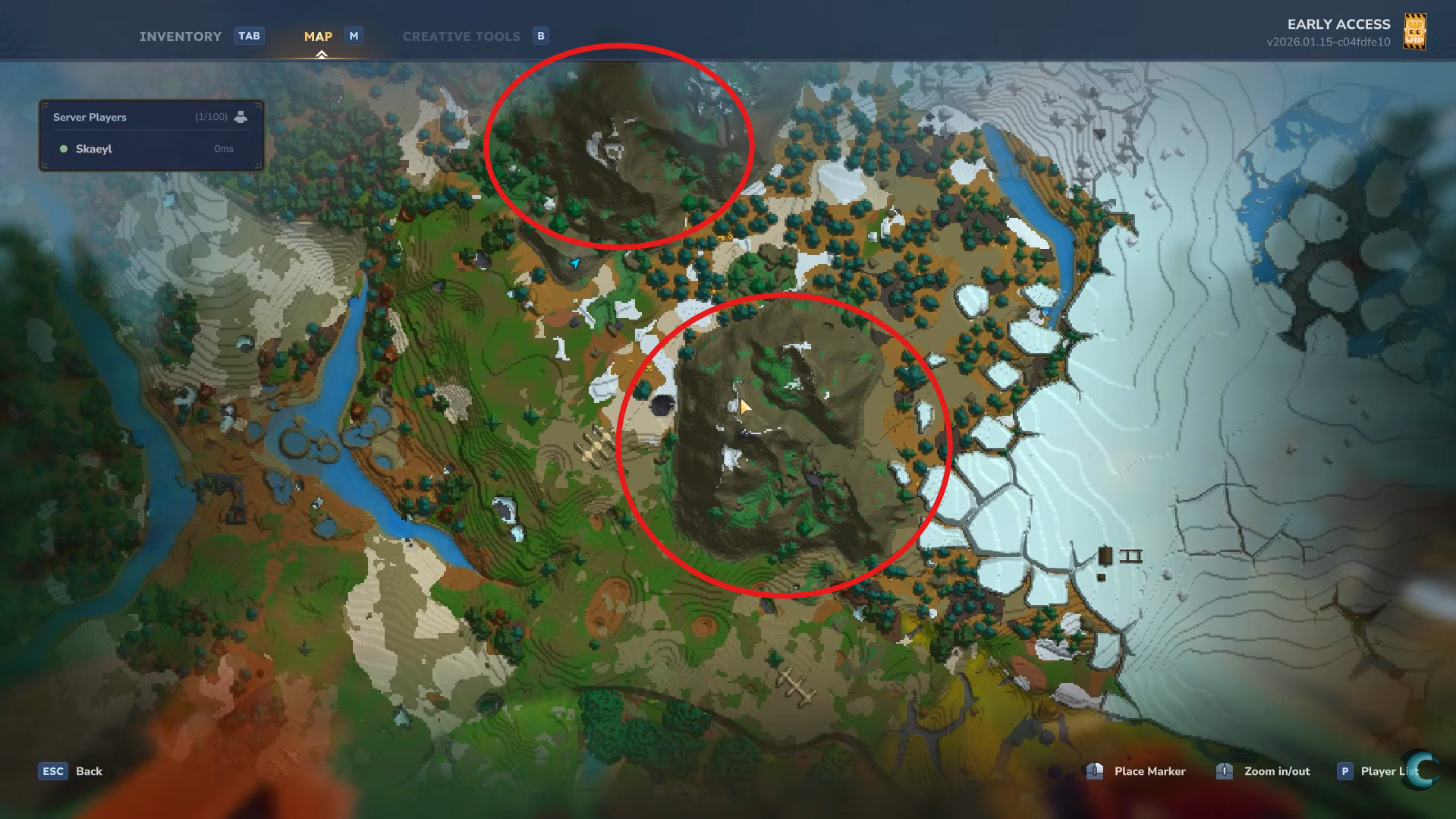Open the CREATIVE TOOLS tab
Screen dimensions: 1456x819
pyautogui.click(x=461, y=36)
